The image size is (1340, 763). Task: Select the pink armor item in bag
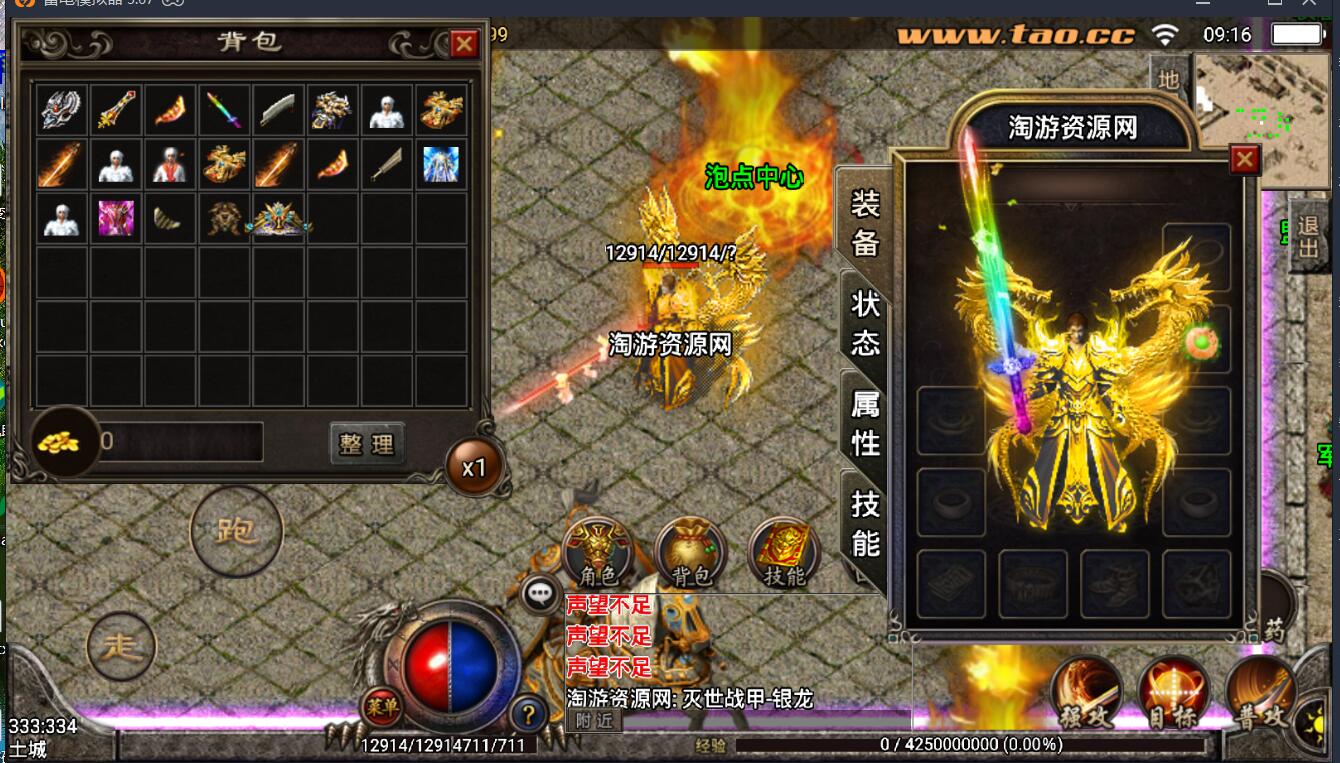pyautogui.click(x=116, y=218)
